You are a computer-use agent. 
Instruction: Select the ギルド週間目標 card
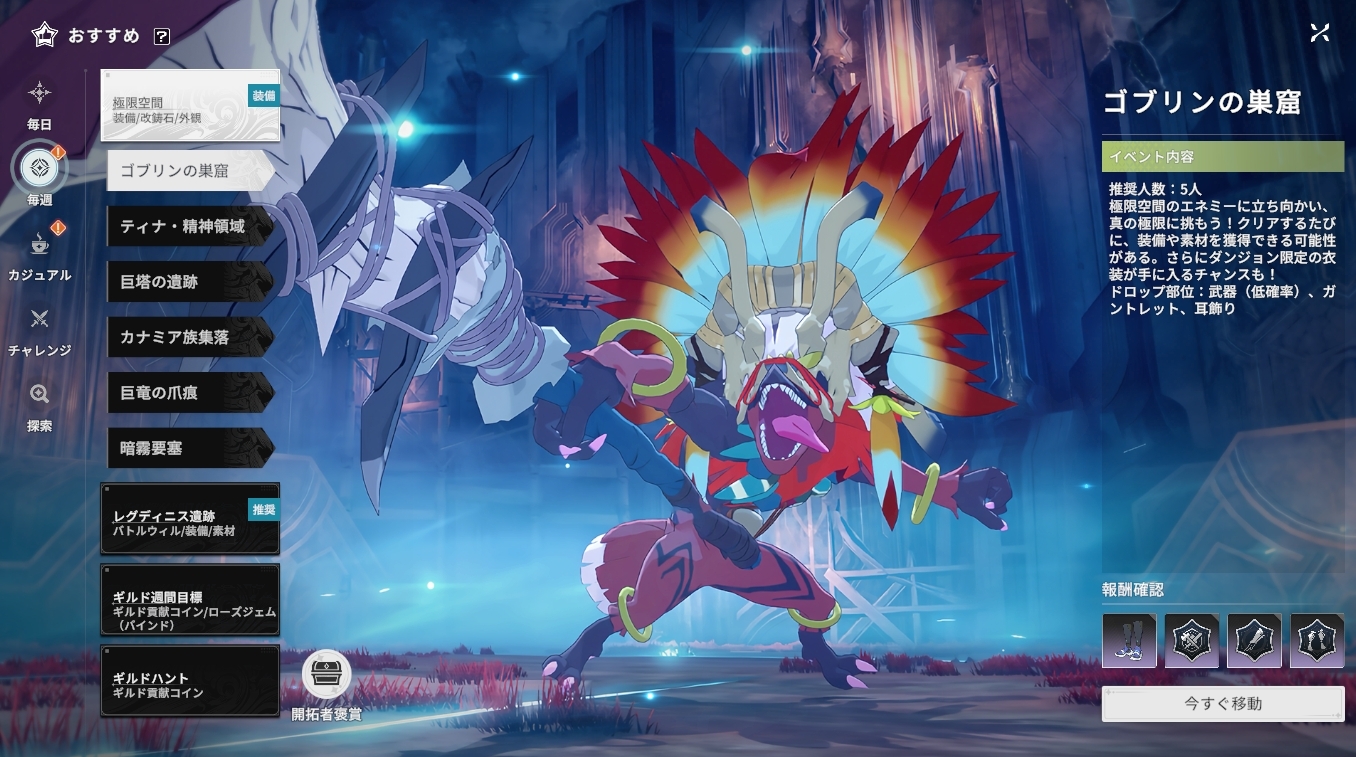click(190, 600)
